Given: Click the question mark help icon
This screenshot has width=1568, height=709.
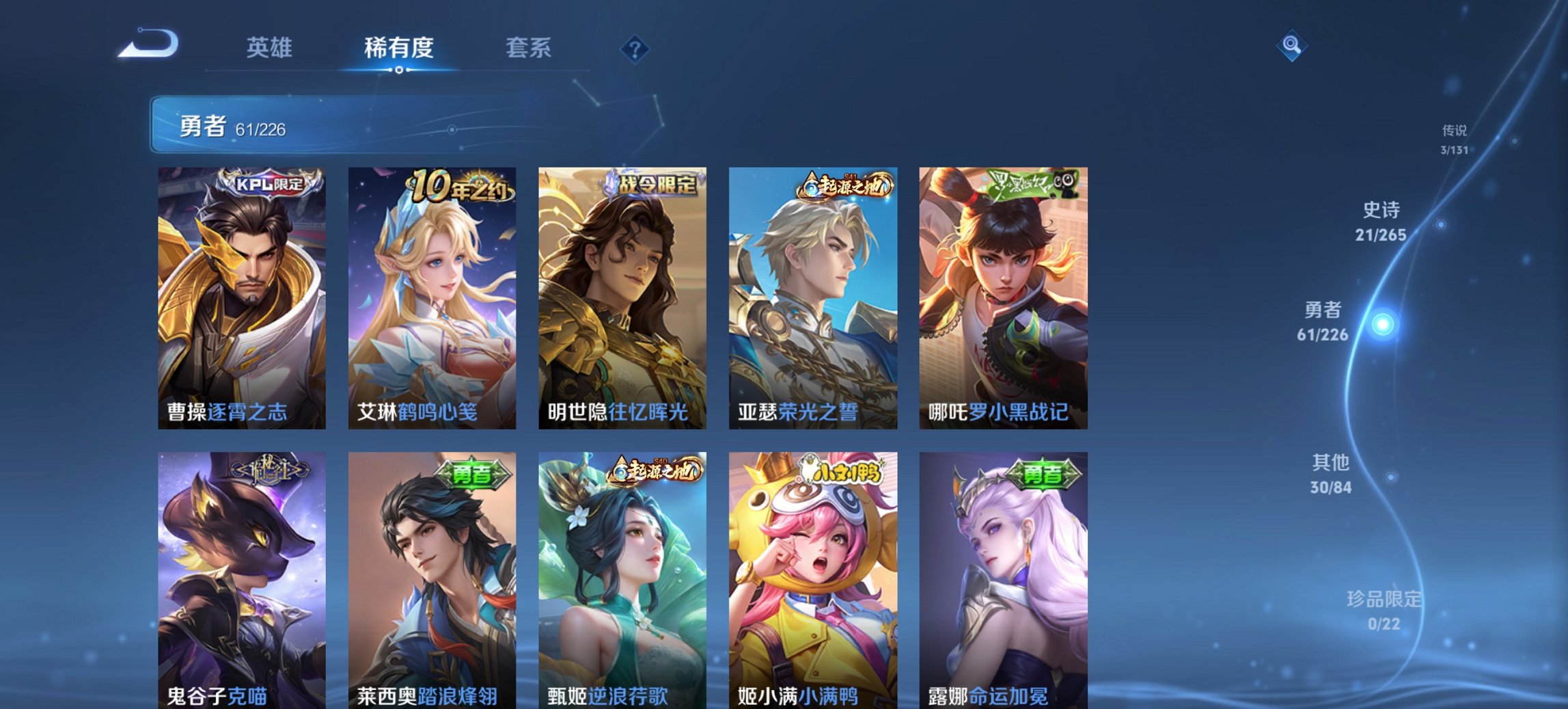Looking at the screenshot, I should coord(634,47).
